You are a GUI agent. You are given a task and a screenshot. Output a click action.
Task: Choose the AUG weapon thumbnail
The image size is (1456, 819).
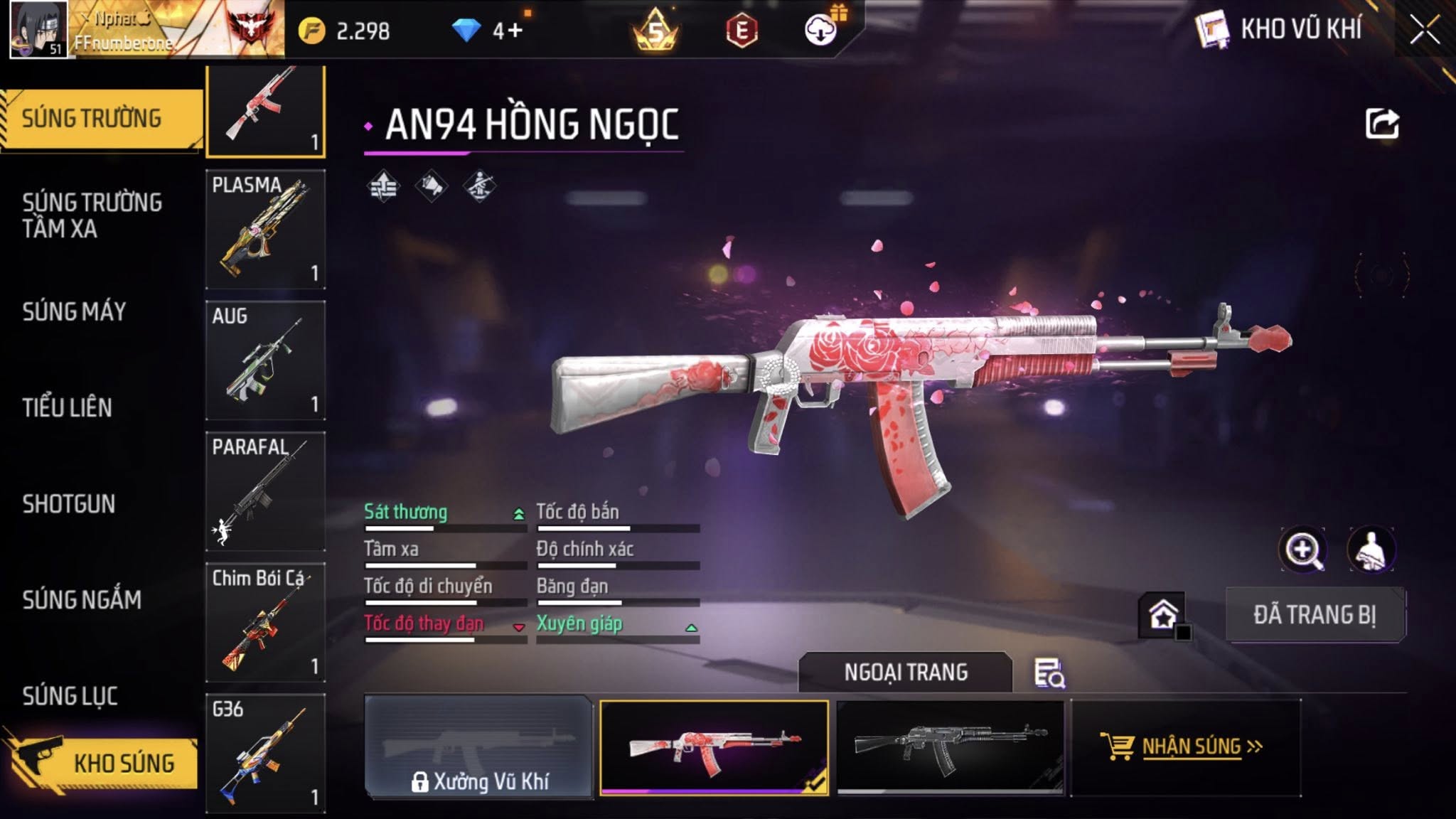pyautogui.click(x=265, y=360)
